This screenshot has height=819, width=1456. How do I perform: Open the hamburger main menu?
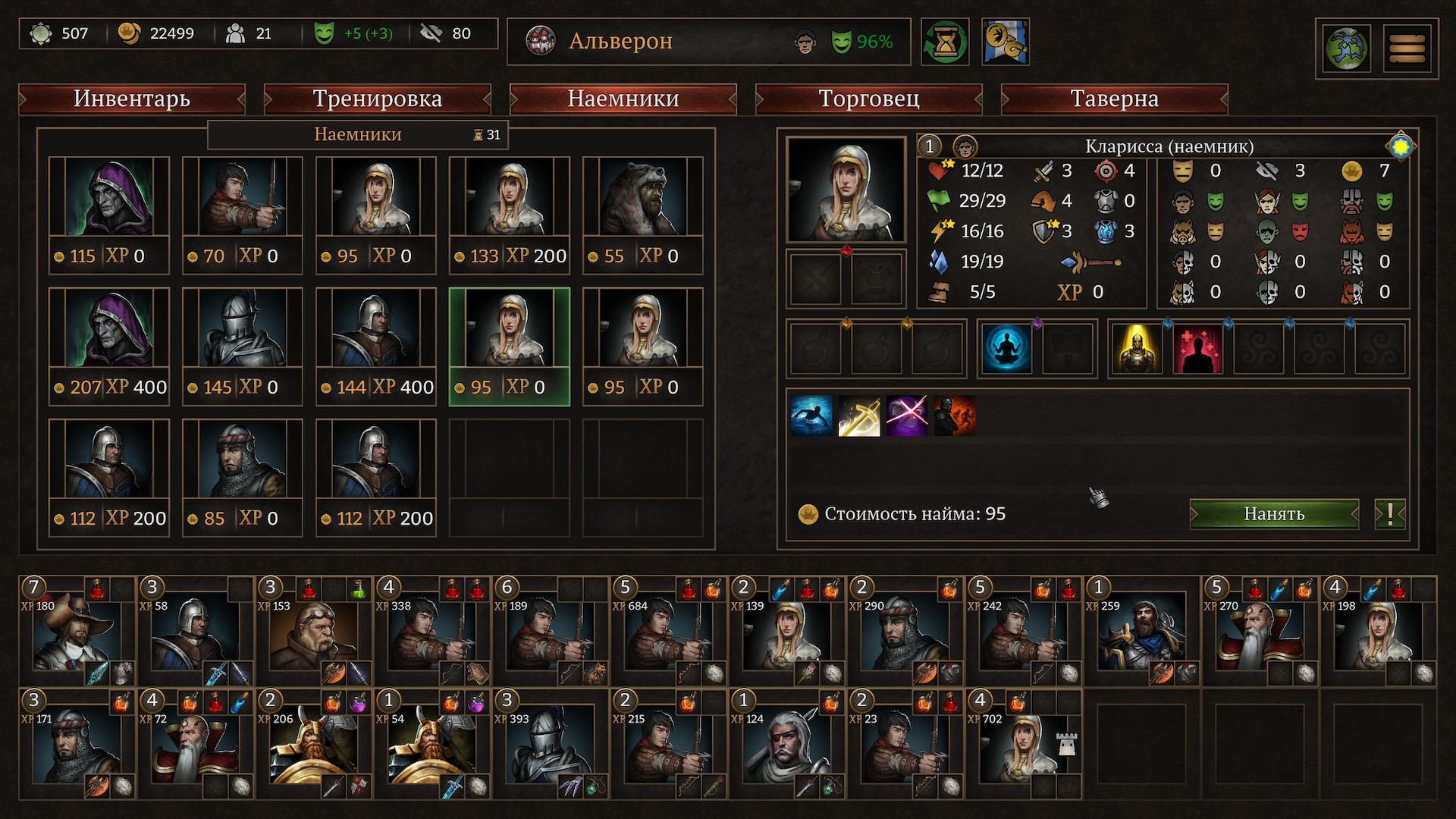click(1407, 49)
